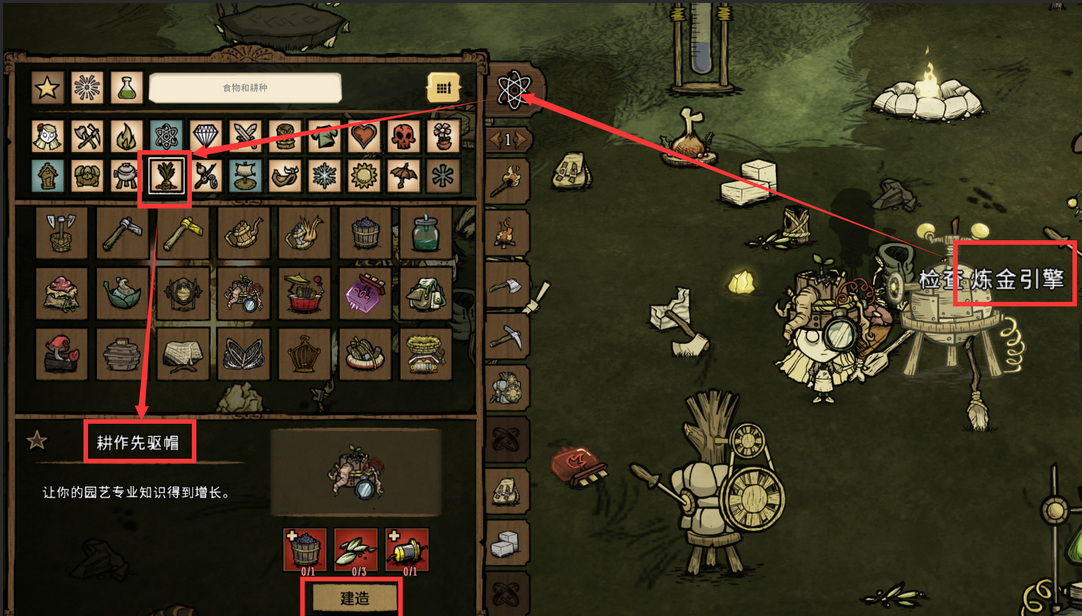
Task: Choose the diamond refine category filter
Action: [206, 136]
